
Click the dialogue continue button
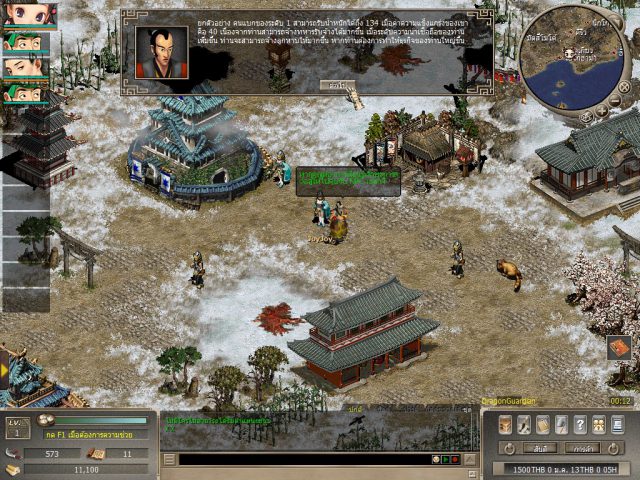coord(339,86)
